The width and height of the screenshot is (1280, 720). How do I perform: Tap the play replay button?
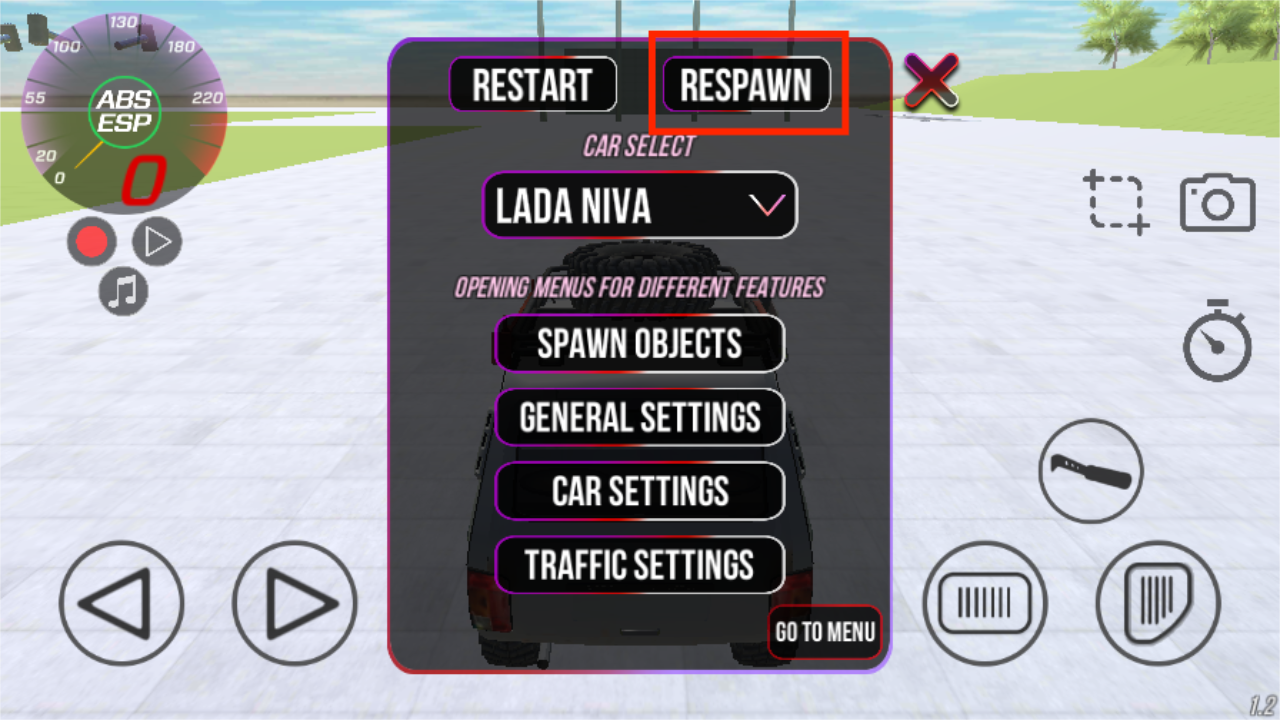click(157, 242)
